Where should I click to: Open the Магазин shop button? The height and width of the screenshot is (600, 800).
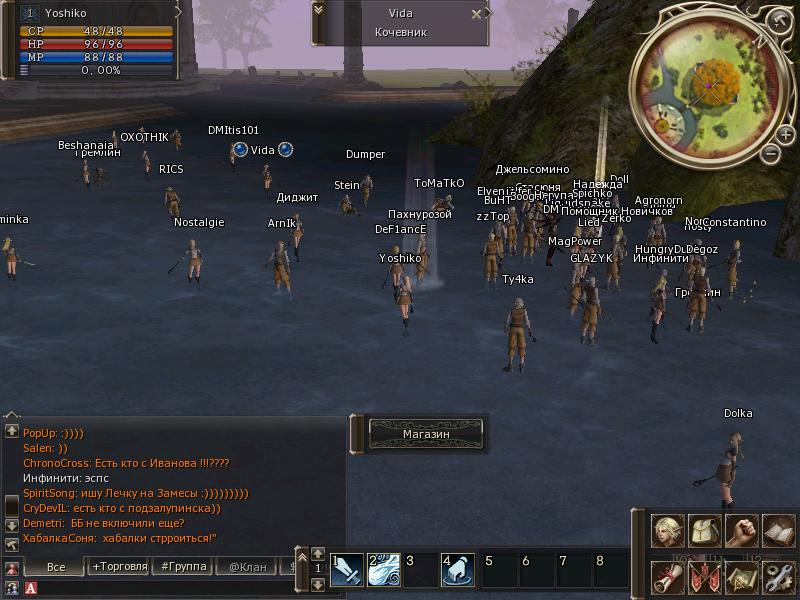point(426,433)
